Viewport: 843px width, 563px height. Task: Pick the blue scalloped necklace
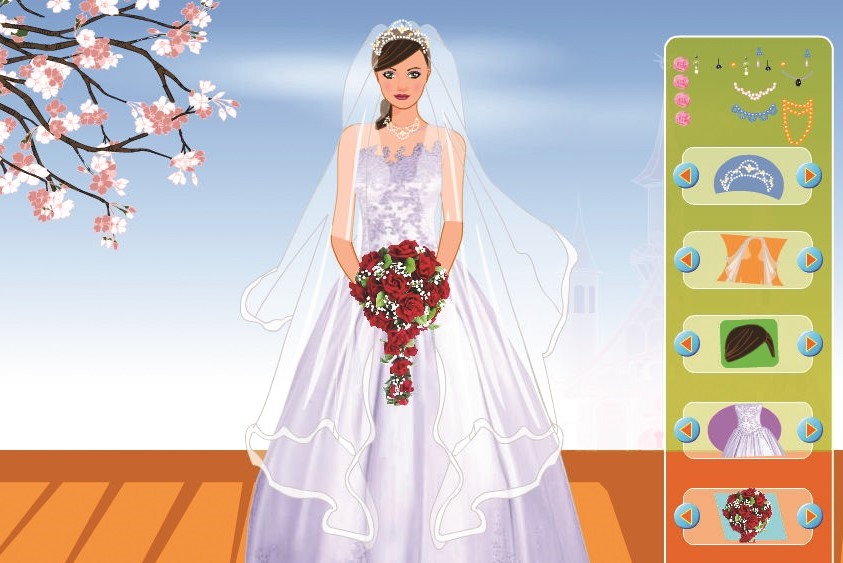click(x=753, y=112)
